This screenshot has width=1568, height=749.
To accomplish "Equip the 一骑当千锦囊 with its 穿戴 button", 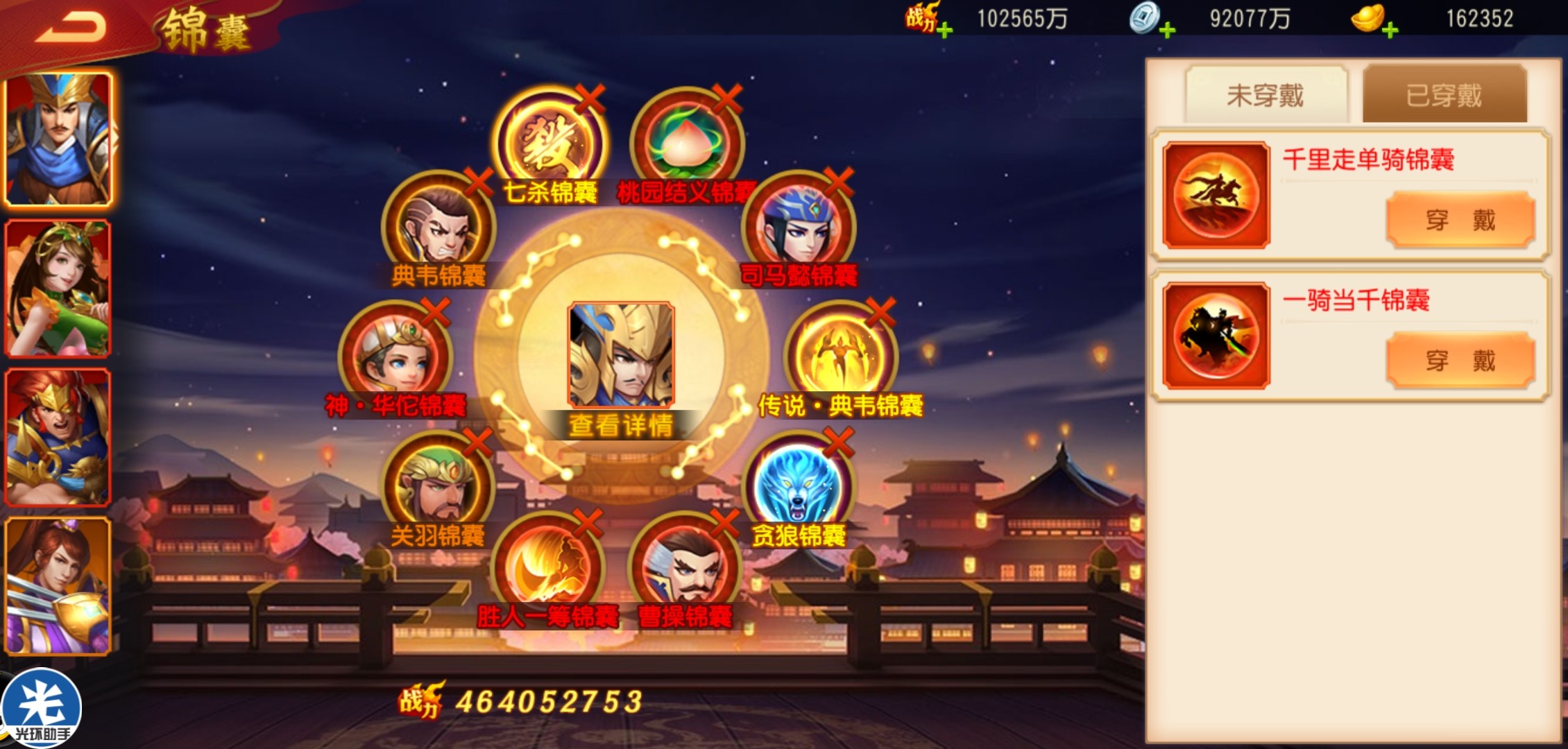I will click(x=1460, y=361).
